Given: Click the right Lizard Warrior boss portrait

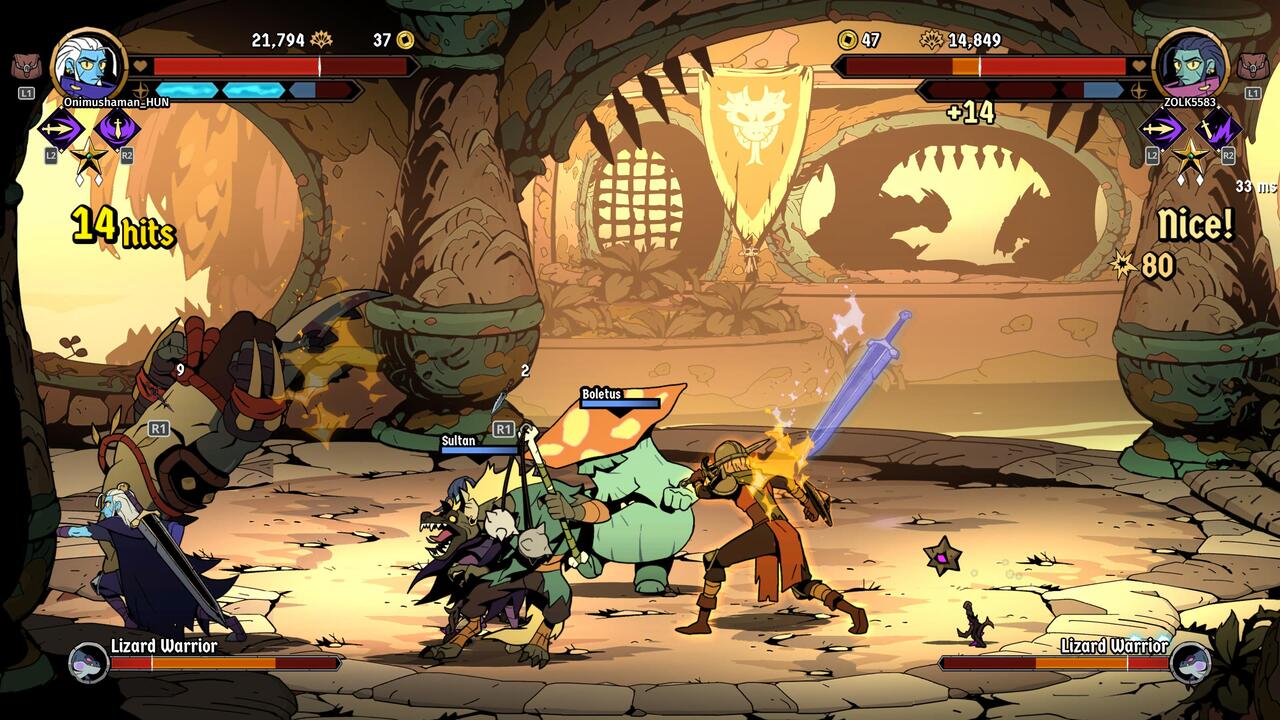Looking at the screenshot, I should tap(1190, 662).
